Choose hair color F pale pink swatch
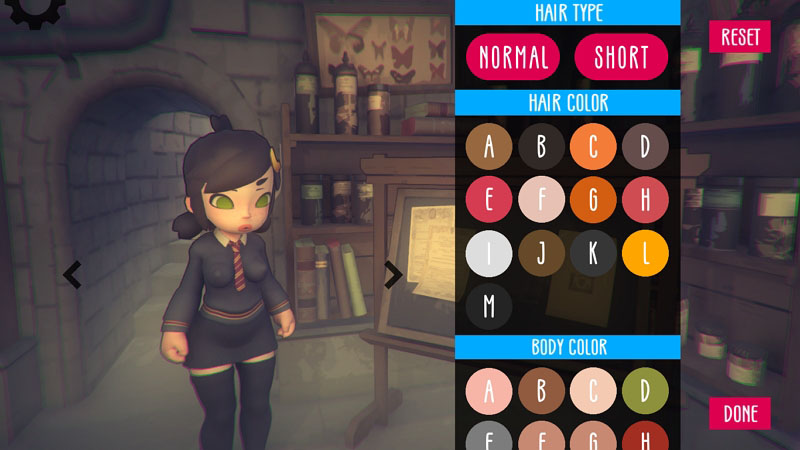Viewport: 800px width, 450px height. (541, 200)
